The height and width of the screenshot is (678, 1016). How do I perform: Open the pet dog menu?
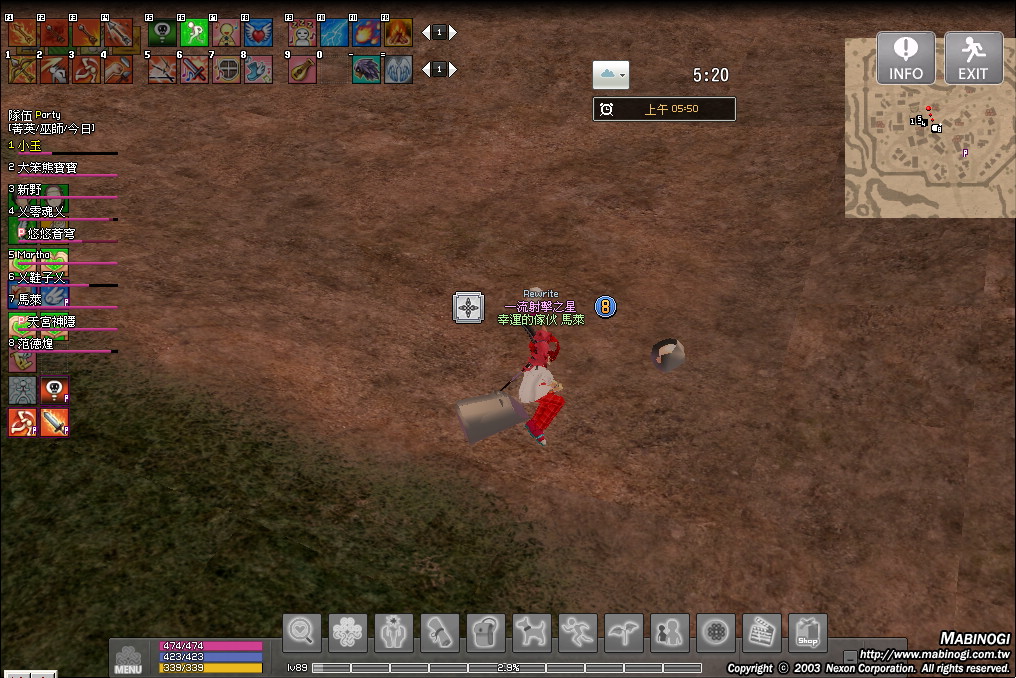click(x=532, y=632)
